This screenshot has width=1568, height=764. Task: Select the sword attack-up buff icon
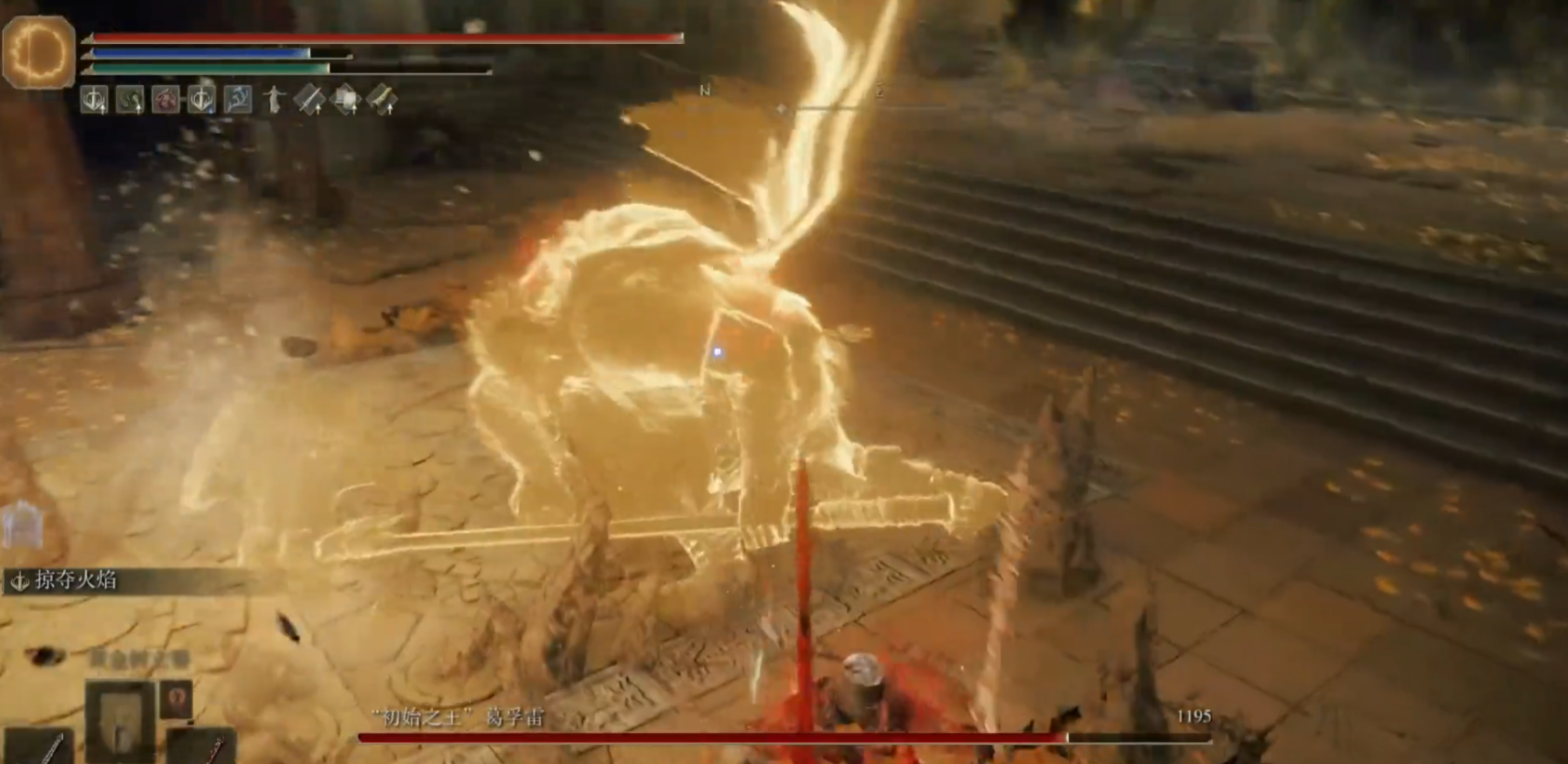pyautogui.click(x=308, y=99)
